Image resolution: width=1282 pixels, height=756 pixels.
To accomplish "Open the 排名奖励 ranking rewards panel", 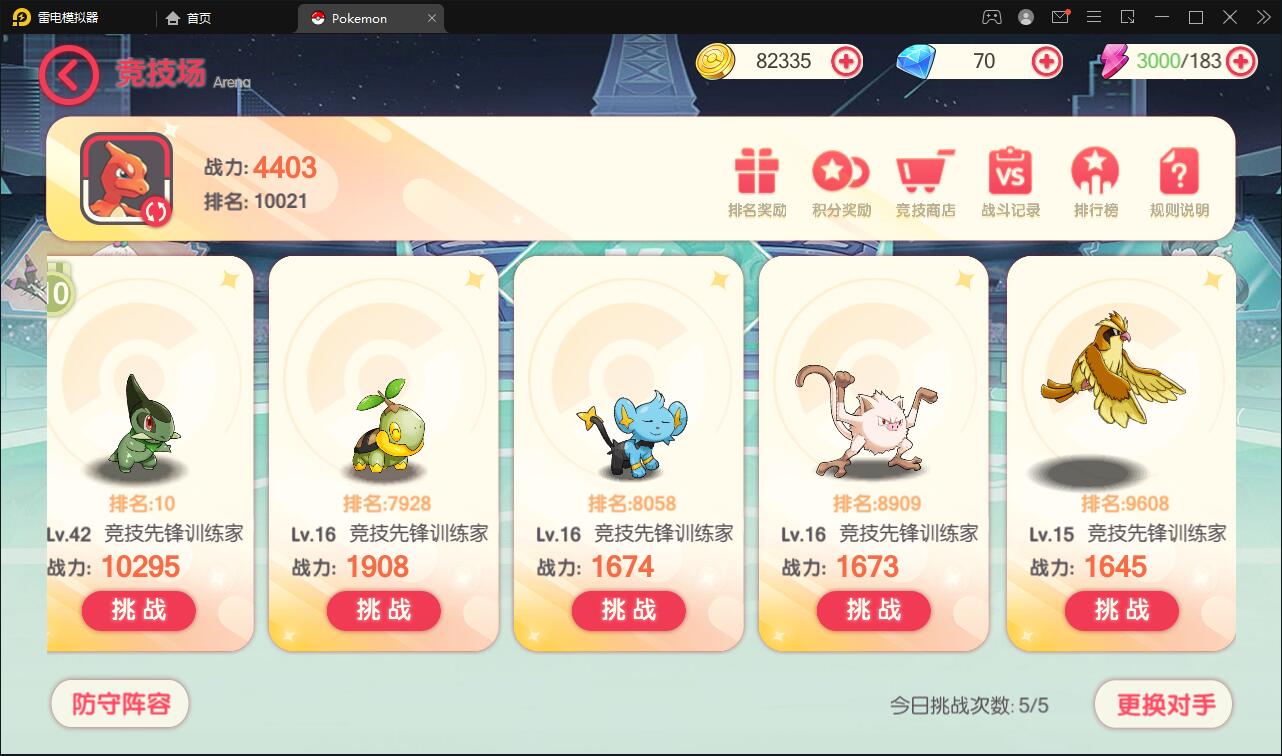I will [x=755, y=181].
